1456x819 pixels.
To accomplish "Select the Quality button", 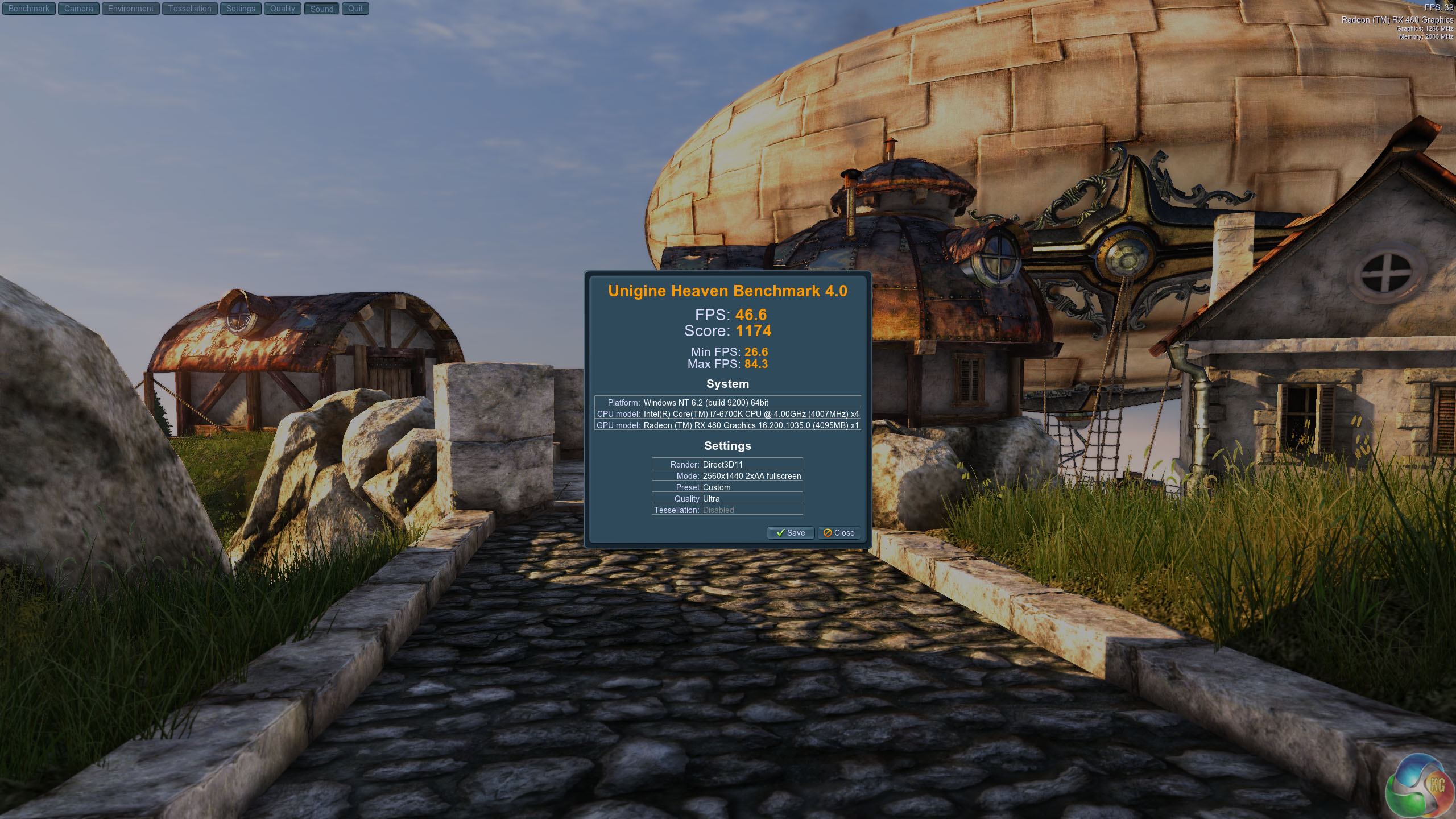I will point(283,9).
